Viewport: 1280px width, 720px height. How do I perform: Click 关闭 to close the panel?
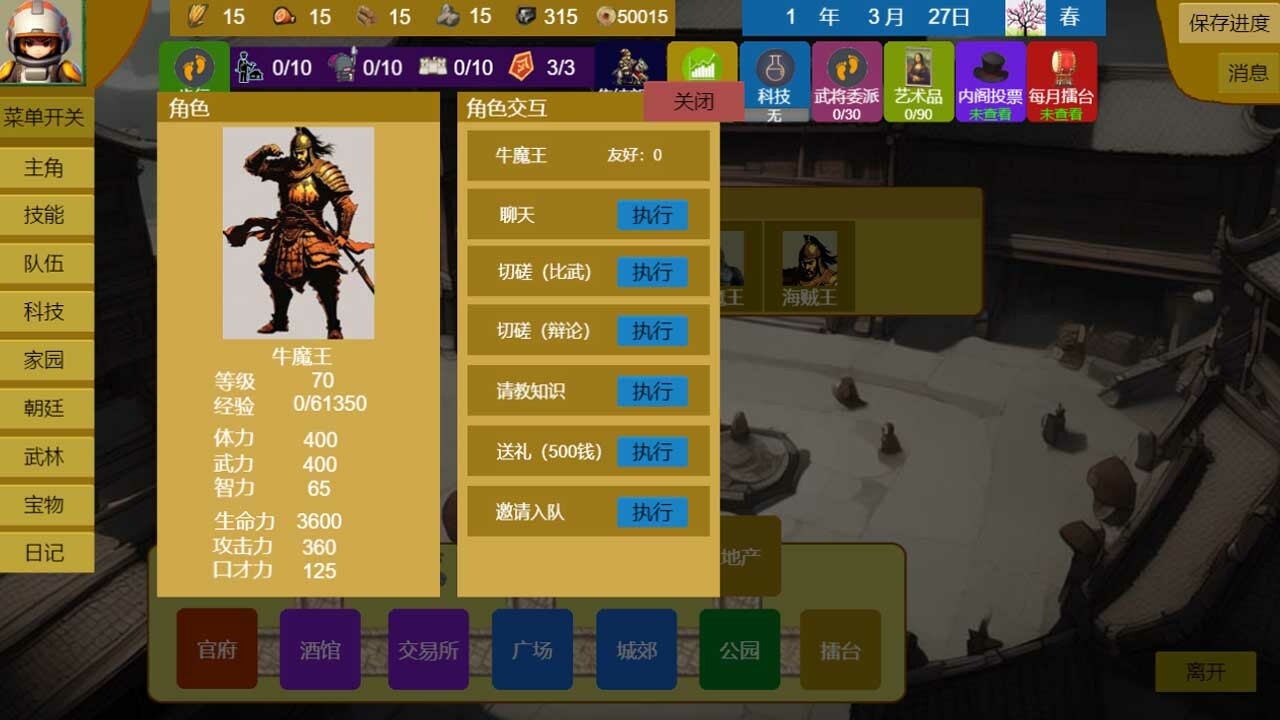pos(691,101)
